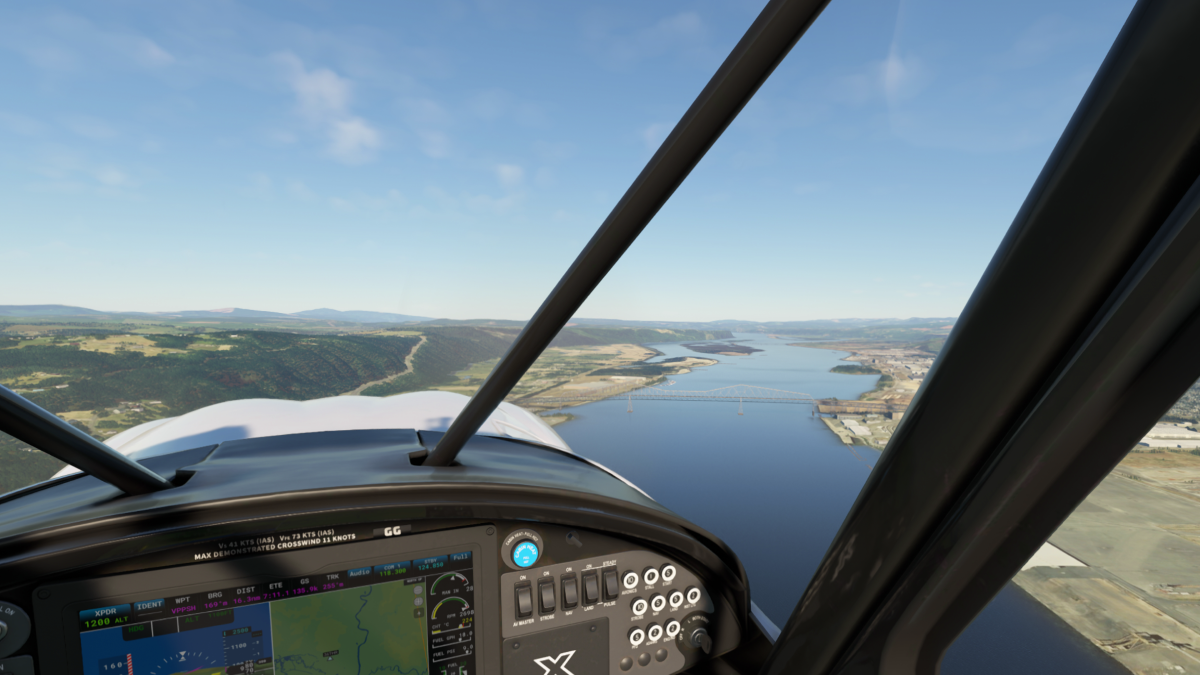This screenshot has width=1200, height=675.
Task: Toggle the LAND light rocker switch
Action: [x=591, y=587]
